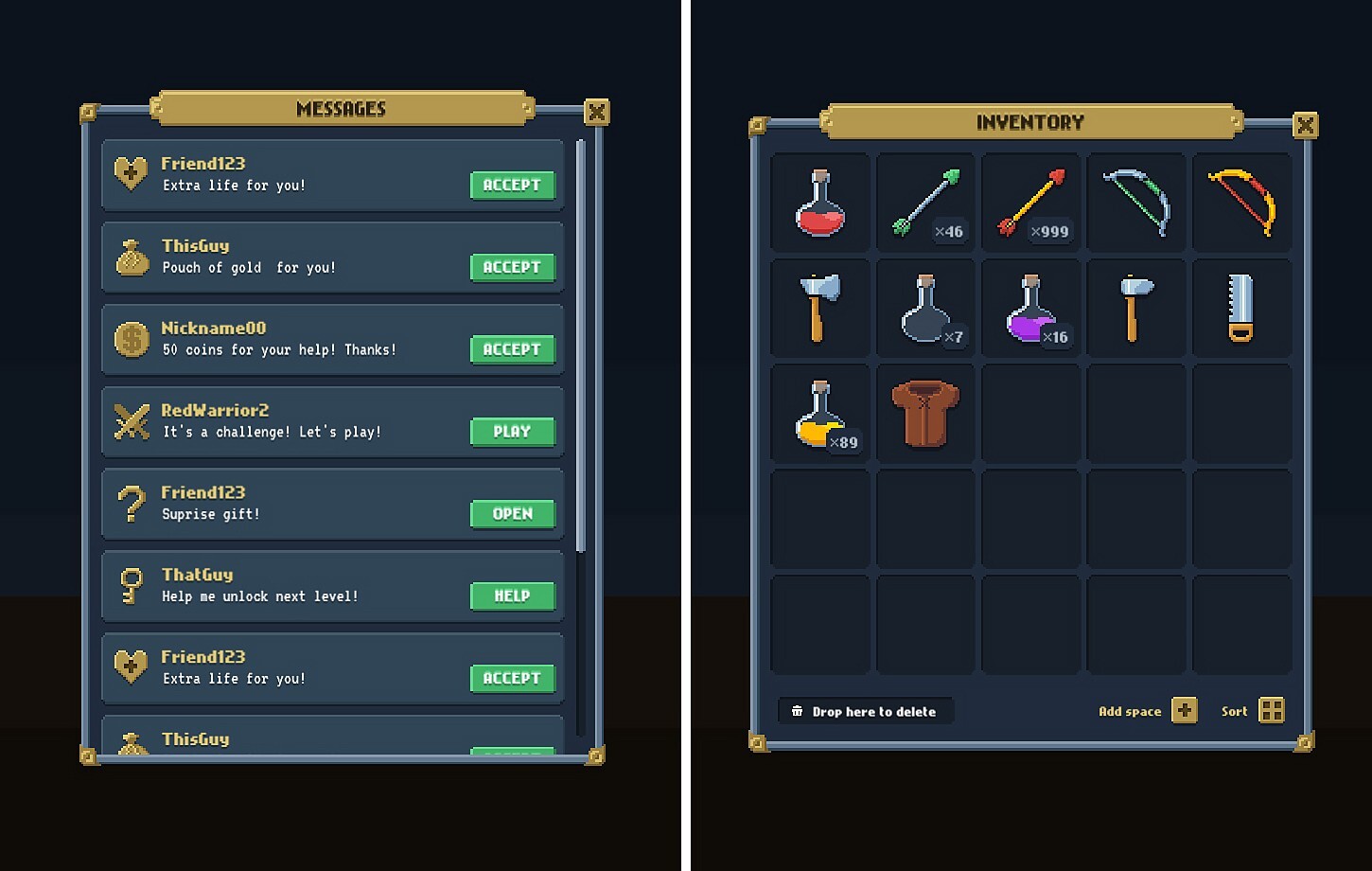Accept Nickname00's 50 coins reward
The height and width of the screenshot is (871, 1372).
pos(512,349)
